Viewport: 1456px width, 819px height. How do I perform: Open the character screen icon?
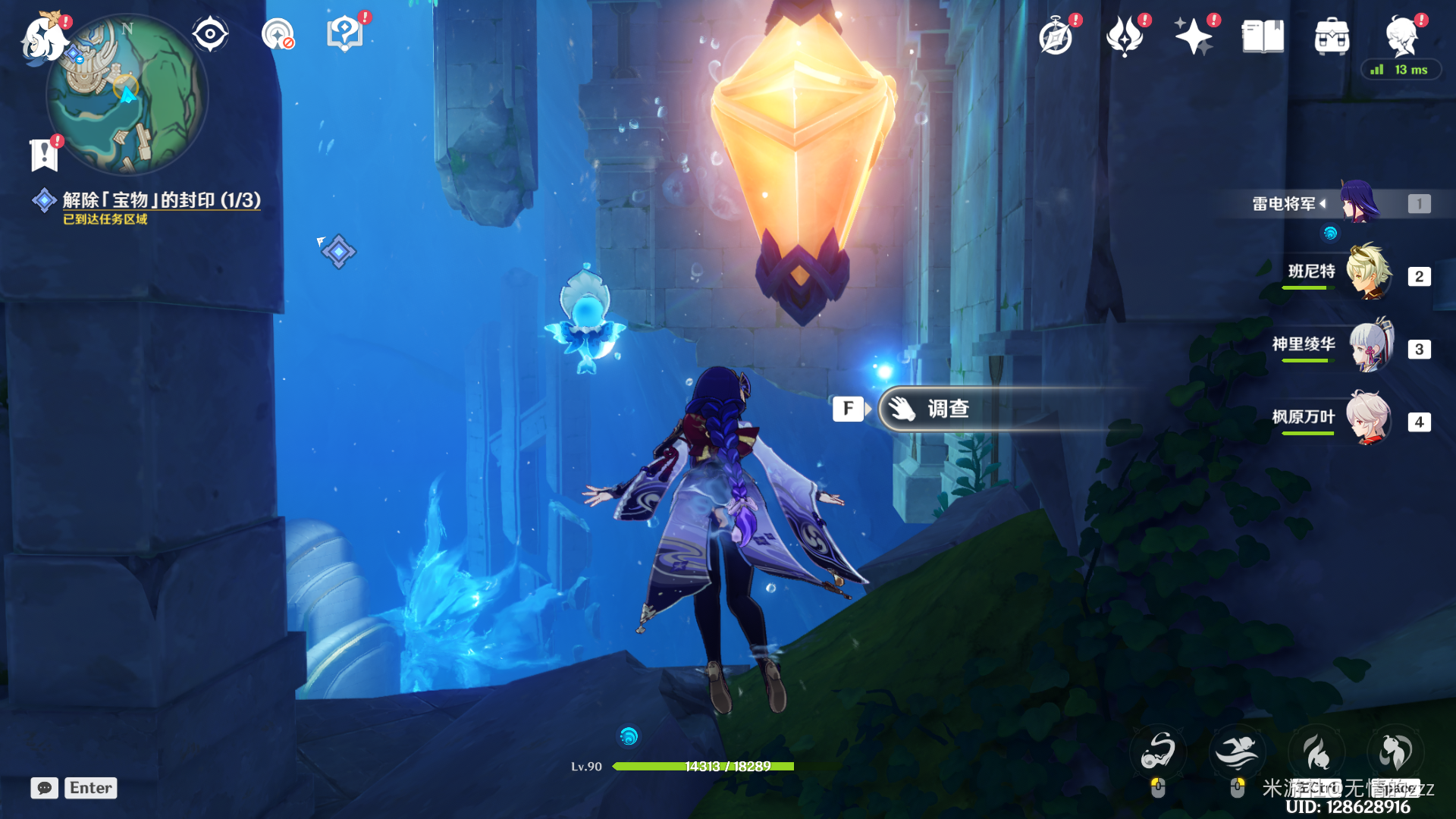click(1401, 36)
